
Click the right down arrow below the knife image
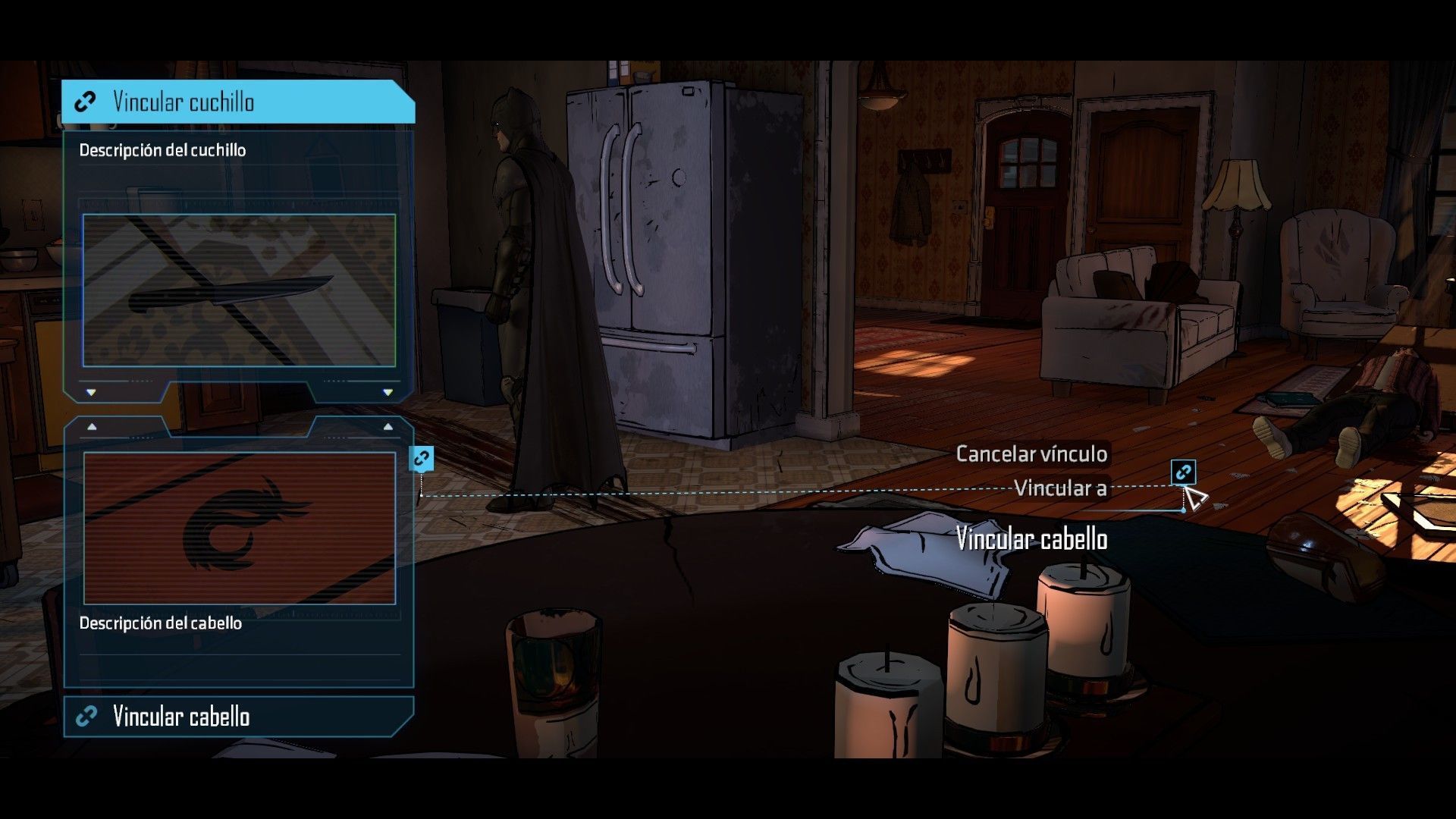tap(385, 393)
